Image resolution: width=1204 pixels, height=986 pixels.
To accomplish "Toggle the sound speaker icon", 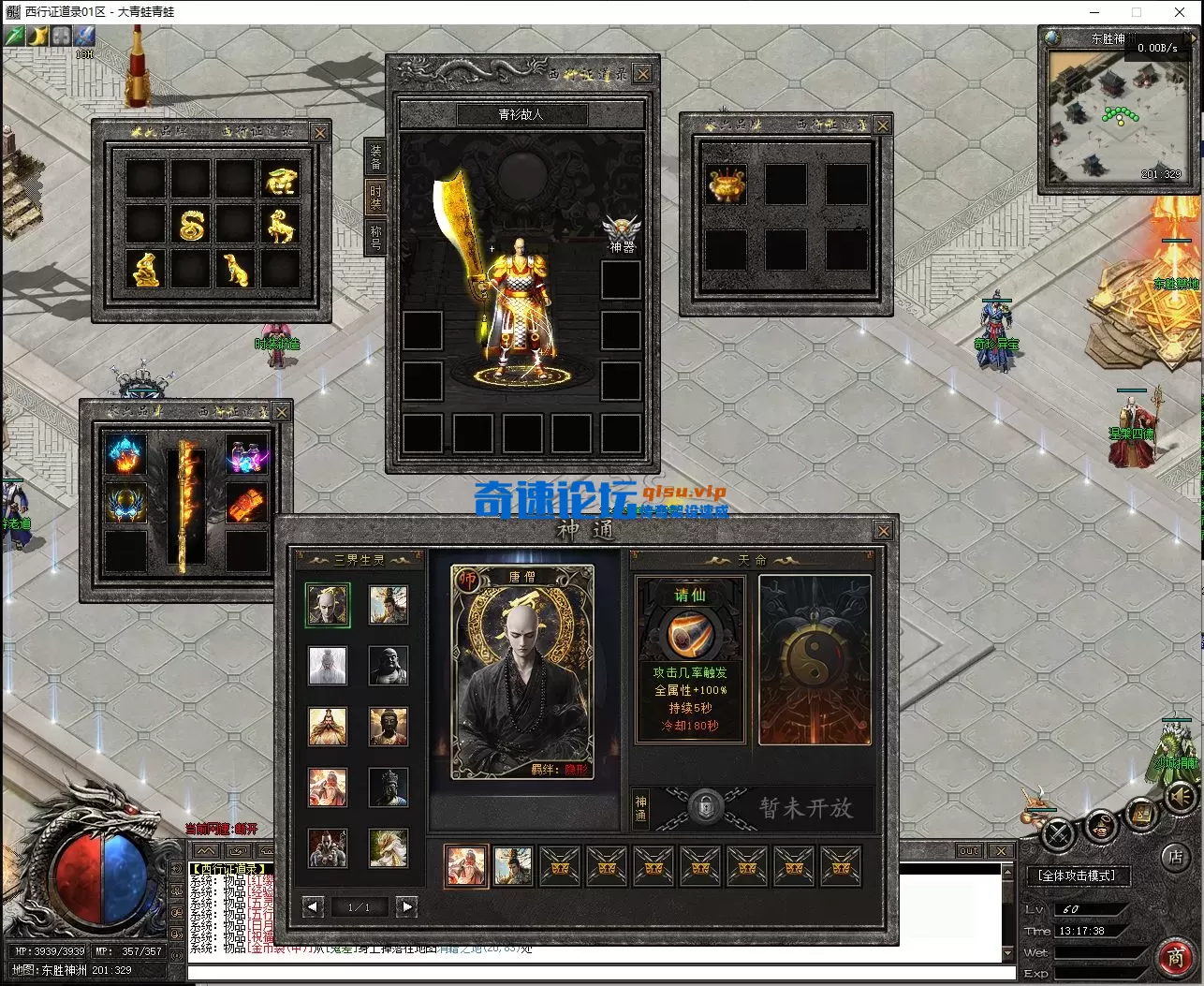I will pyautogui.click(x=1181, y=797).
